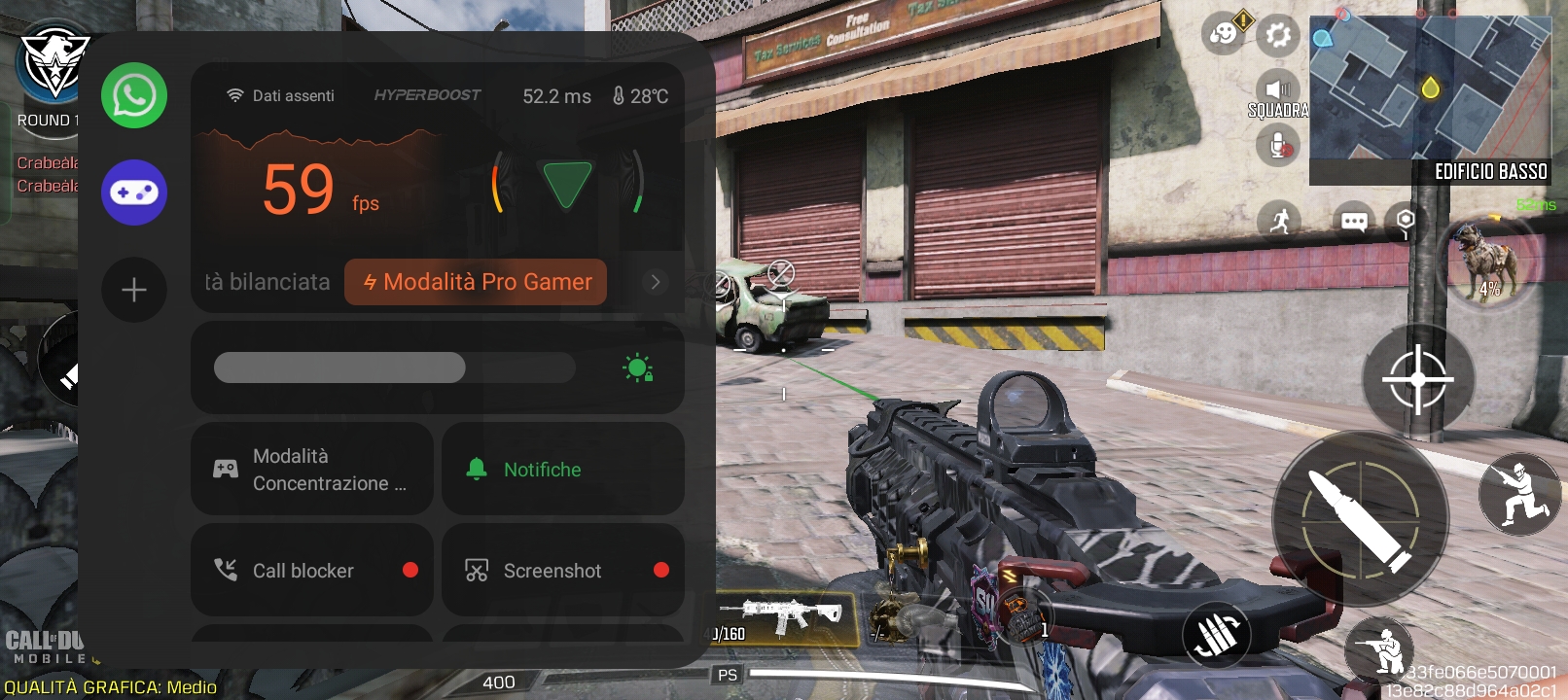Toggle auto-brightness lock icon

click(638, 368)
